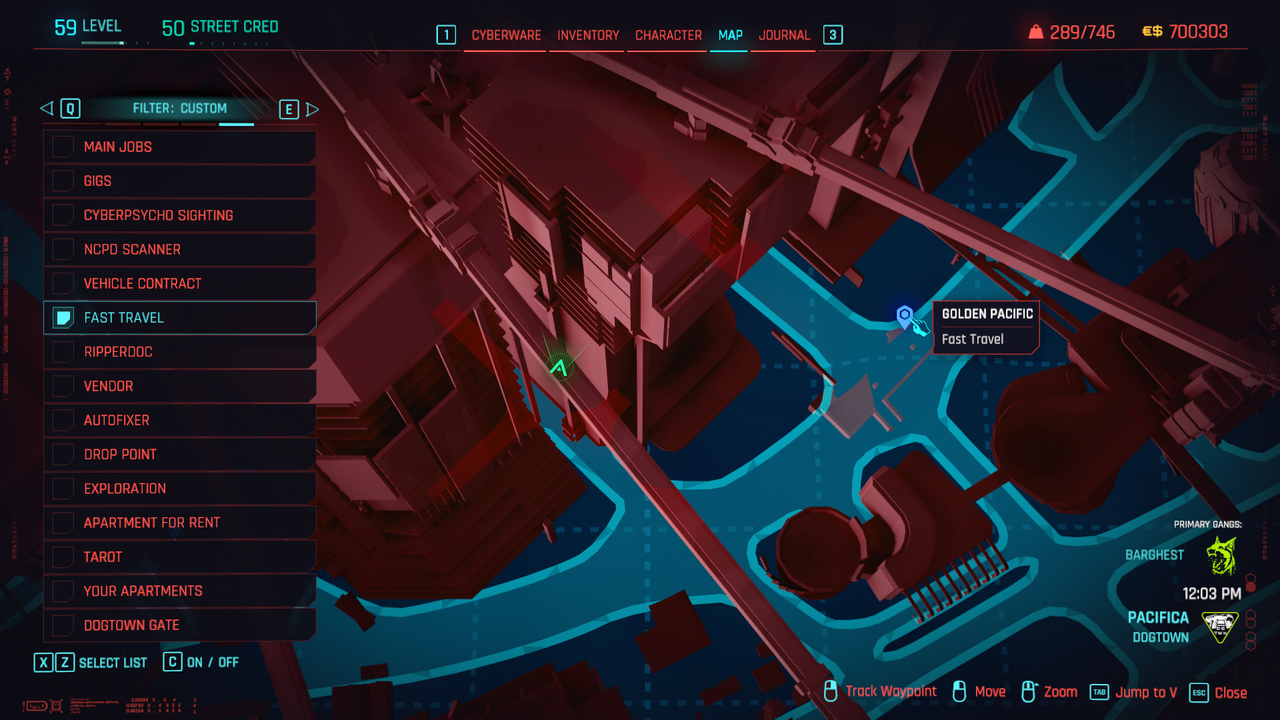Screen dimensions: 1280x720
Task: Toggle Cyberpsycho Sighting filter
Action: point(64,215)
